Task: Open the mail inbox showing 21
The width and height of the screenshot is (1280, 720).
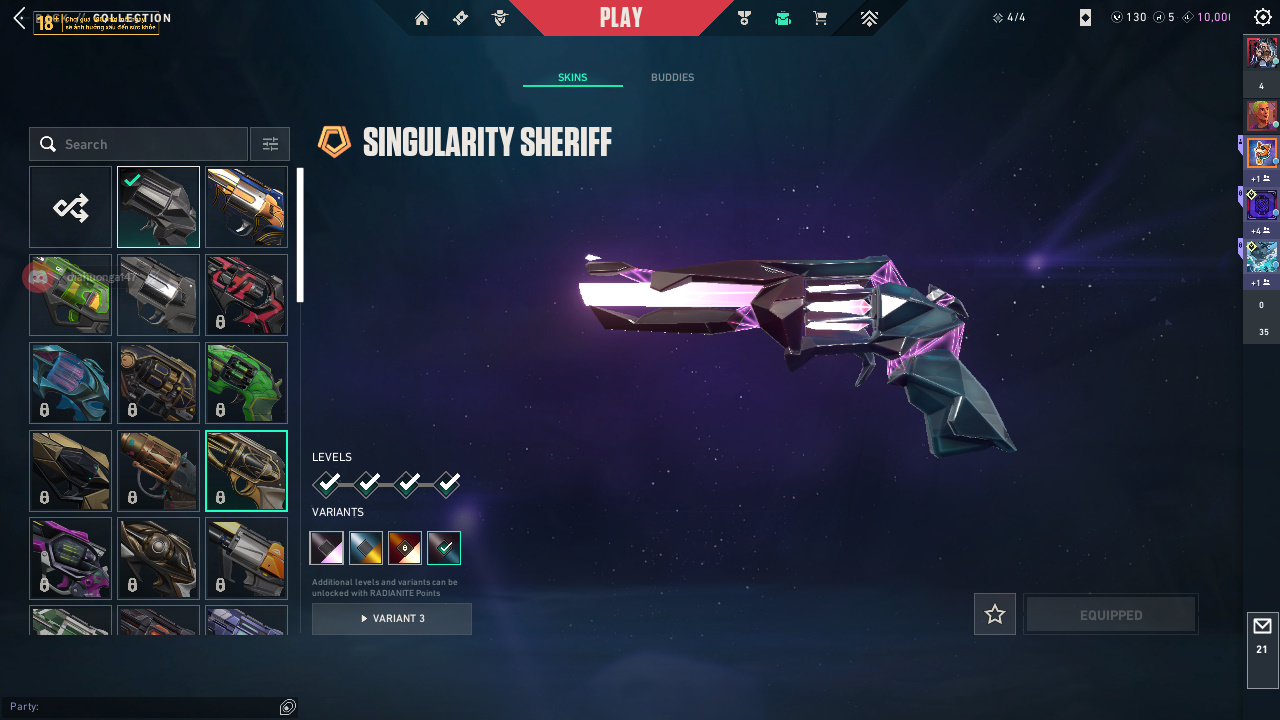Action: click(1262, 637)
